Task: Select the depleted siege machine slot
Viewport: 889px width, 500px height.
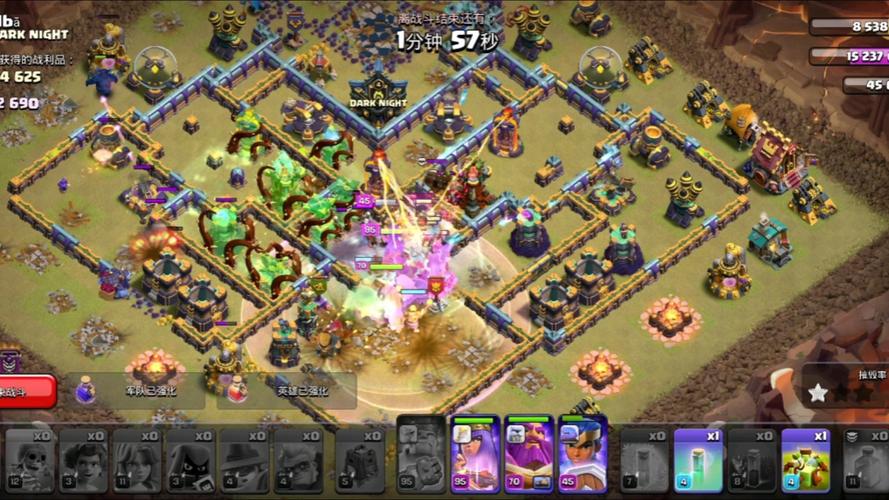Action: (x=359, y=458)
